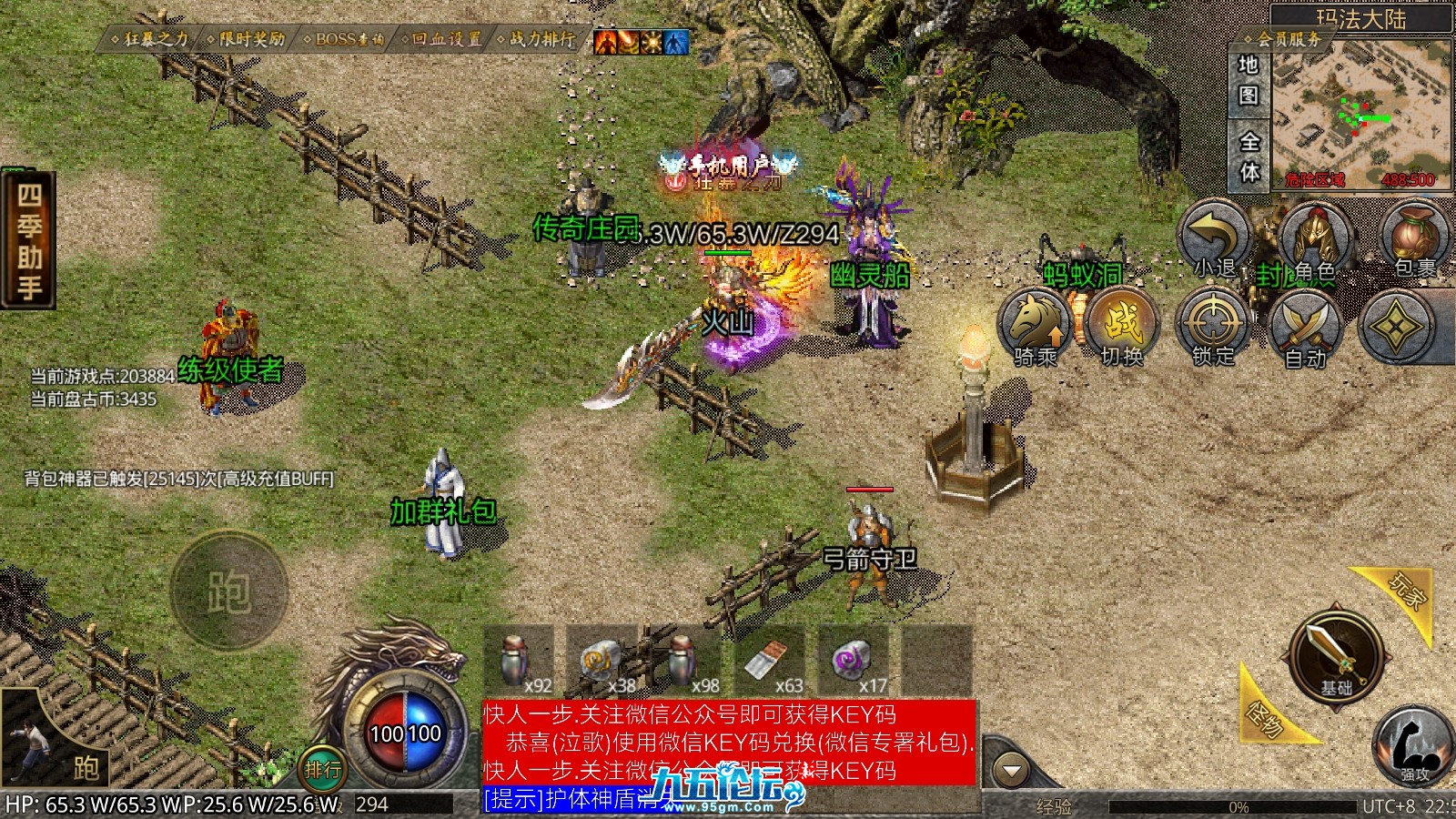Use the 基础 basic sword attack

coord(1335,655)
